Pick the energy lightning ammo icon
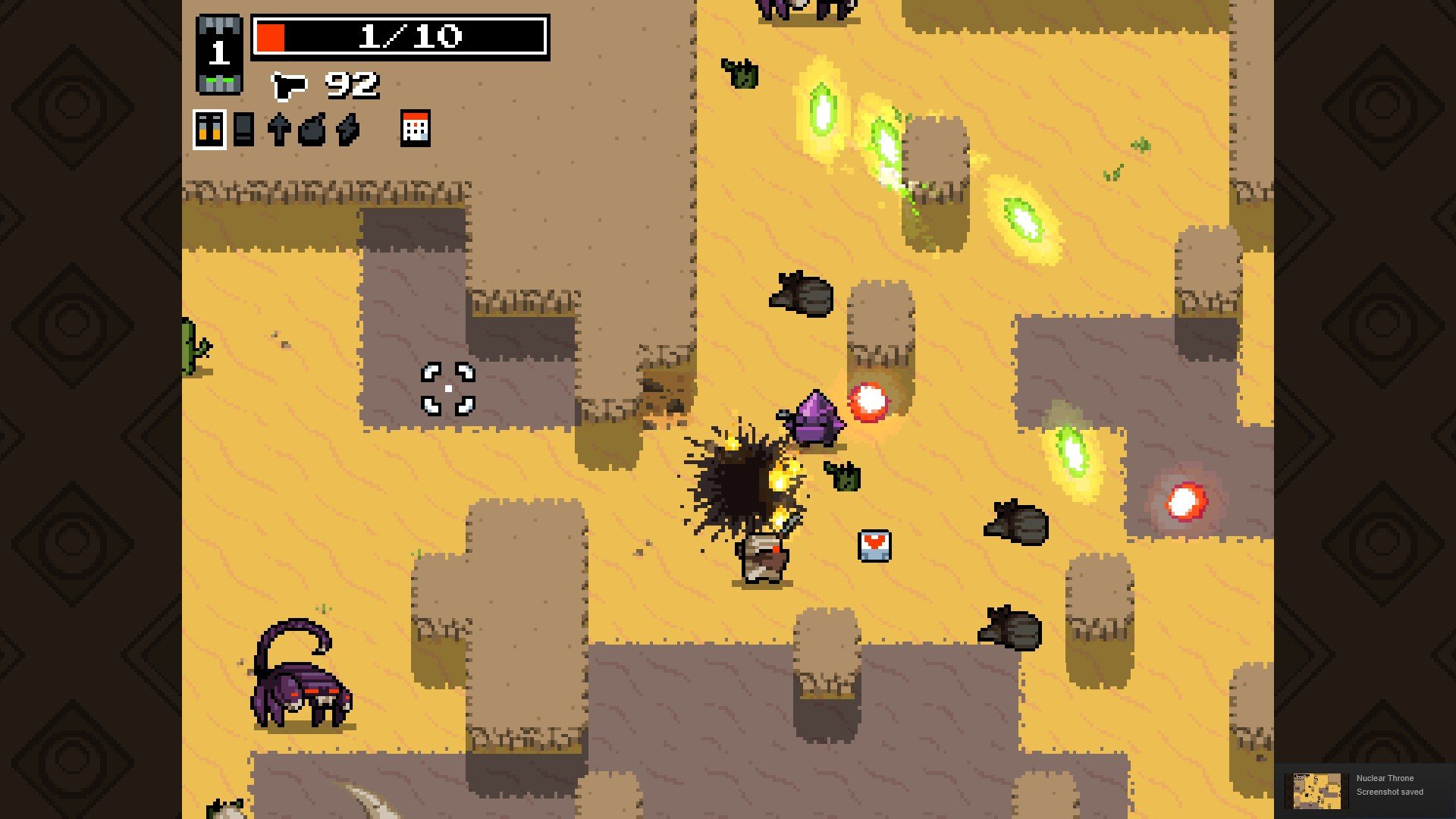Screen dimensions: 1456x819 click(x=347, y=130)
